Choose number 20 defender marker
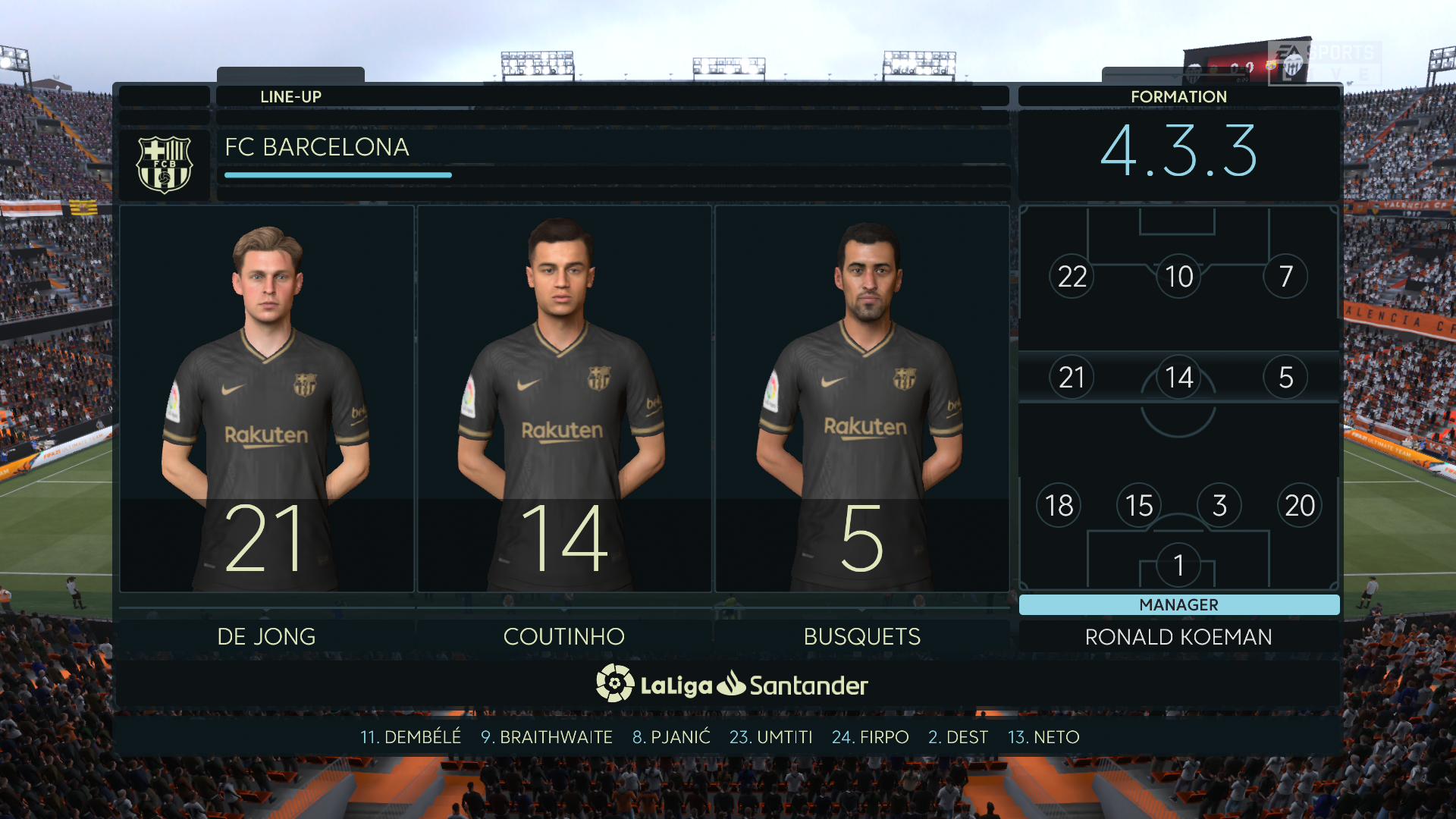Image resolution: width=1456 pixels, height=819 pixels. point(1300,505)
